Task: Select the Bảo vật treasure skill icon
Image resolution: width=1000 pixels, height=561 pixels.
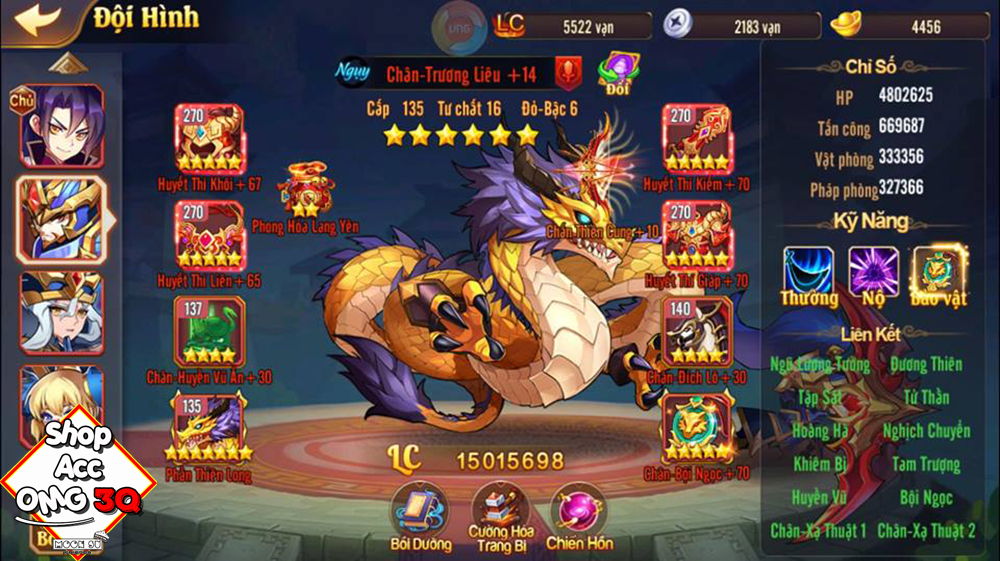Action: (x=938, y=272)
